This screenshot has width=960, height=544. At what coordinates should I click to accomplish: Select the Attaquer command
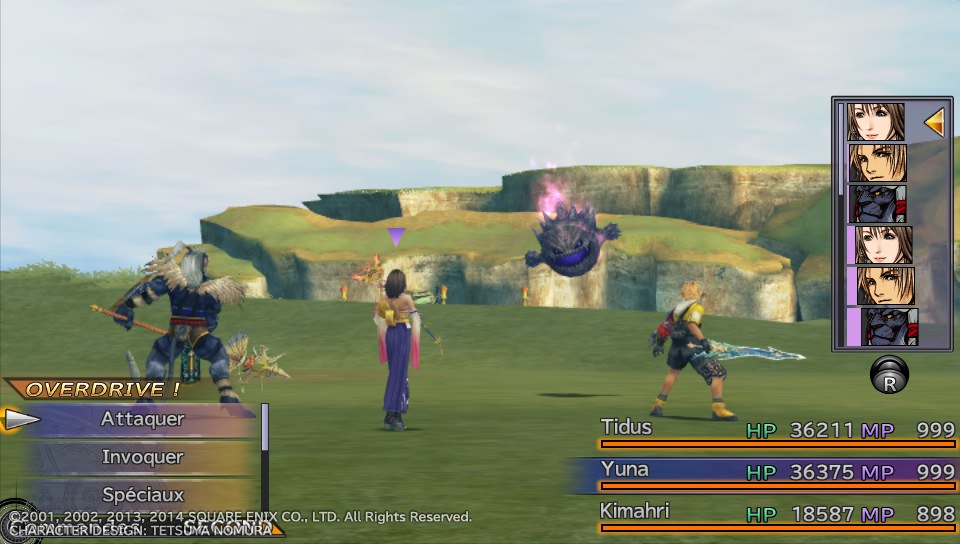[142, 419]
